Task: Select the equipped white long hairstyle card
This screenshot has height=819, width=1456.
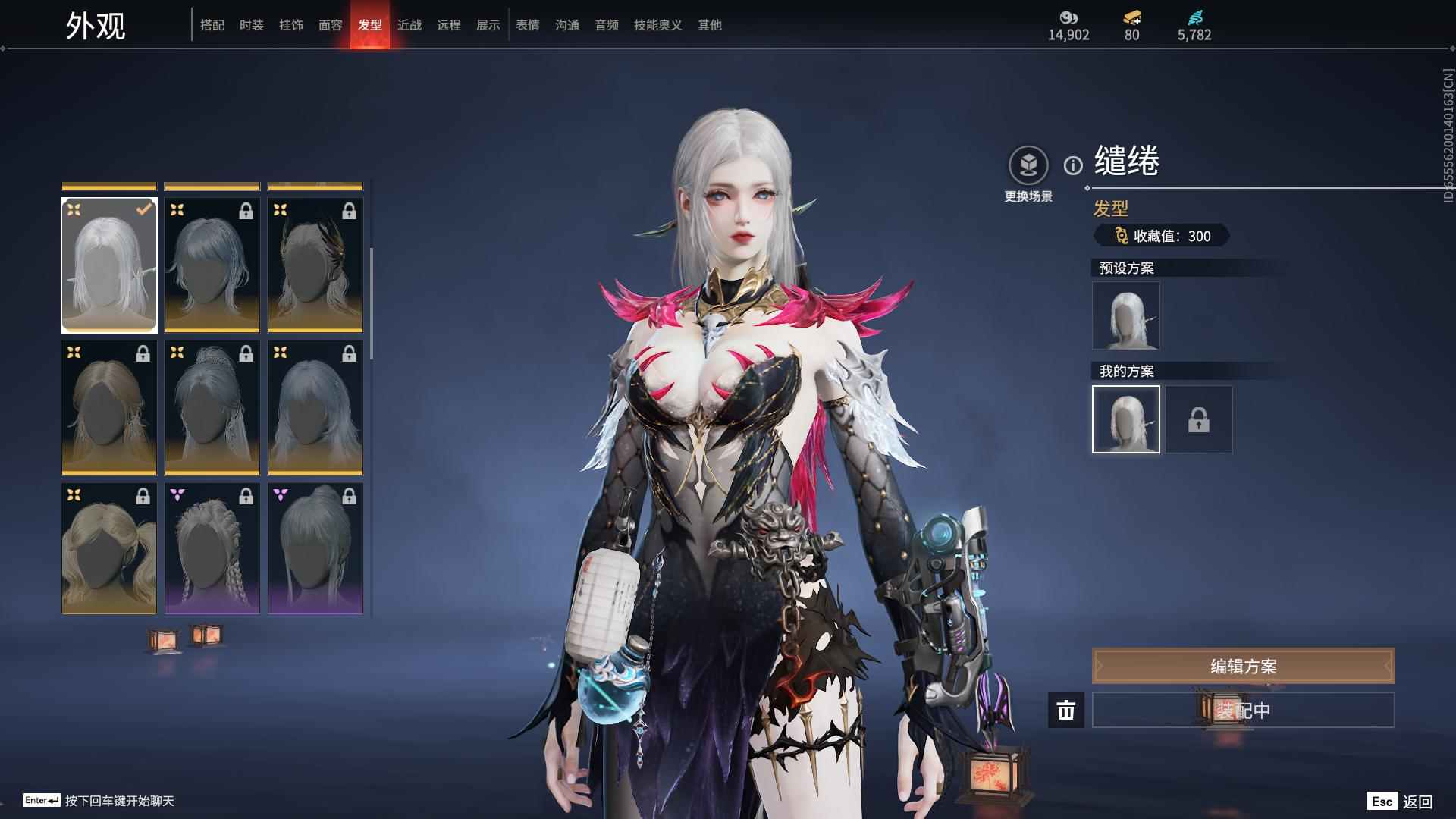Action: [109, 265]
